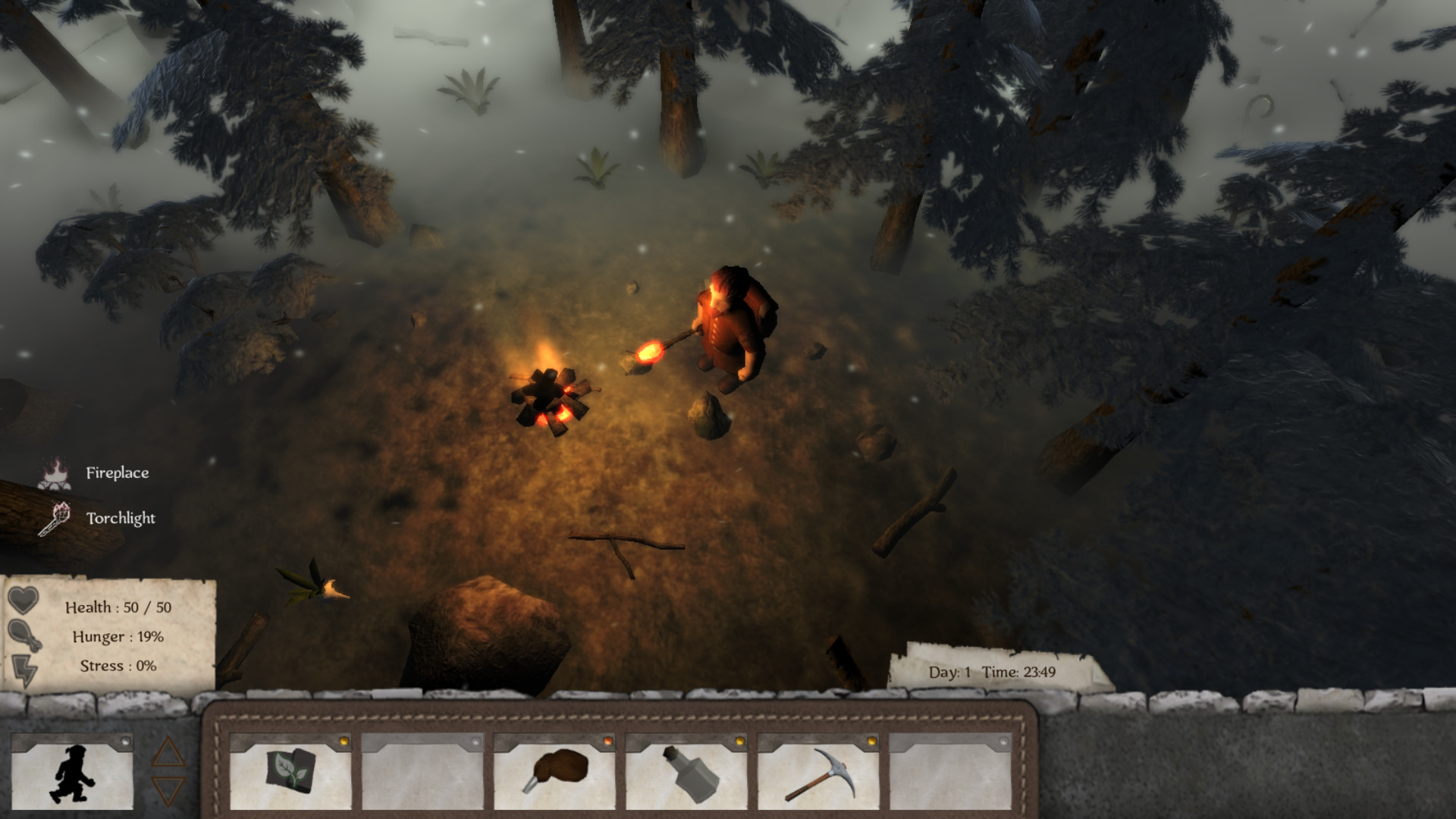The height and width of the screenshot is (819, 1456).
Task: Open the character silhouette panel
Action: click(x=74, y=775)
